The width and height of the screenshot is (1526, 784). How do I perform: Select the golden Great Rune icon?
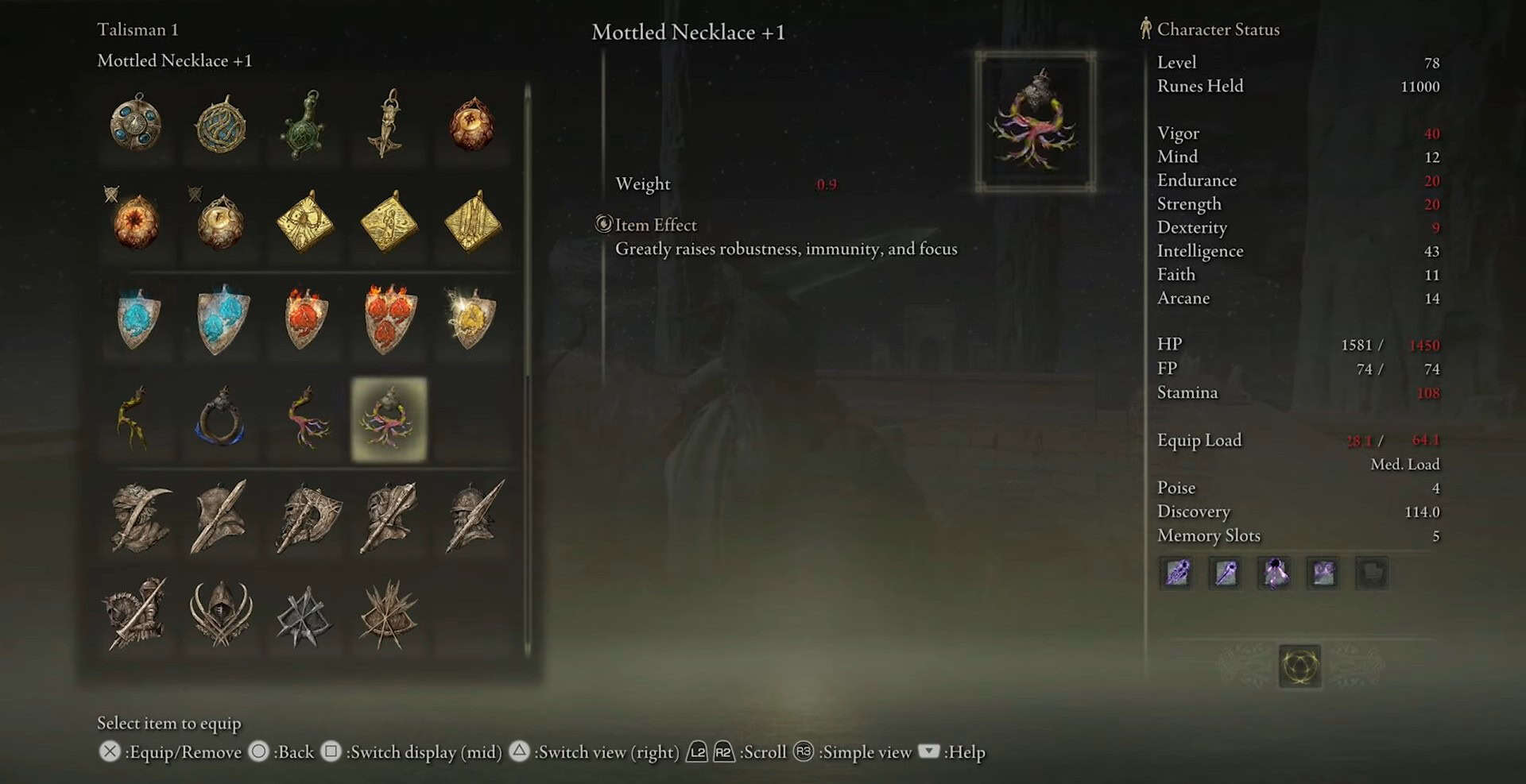click(x=1299, y=666)
